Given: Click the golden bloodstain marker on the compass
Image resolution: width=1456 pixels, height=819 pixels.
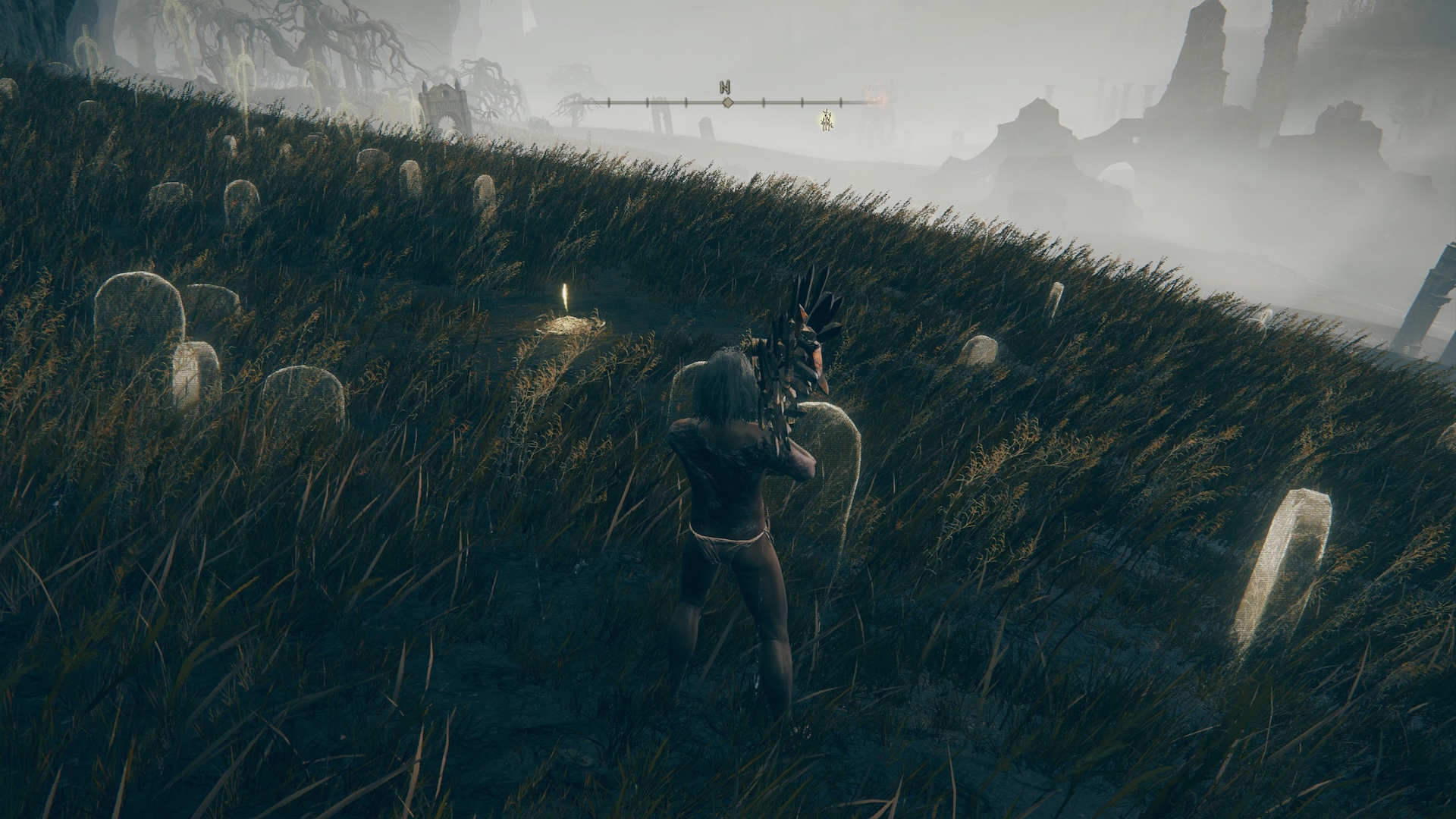Looking at the screenshot, I should [827, 119].
